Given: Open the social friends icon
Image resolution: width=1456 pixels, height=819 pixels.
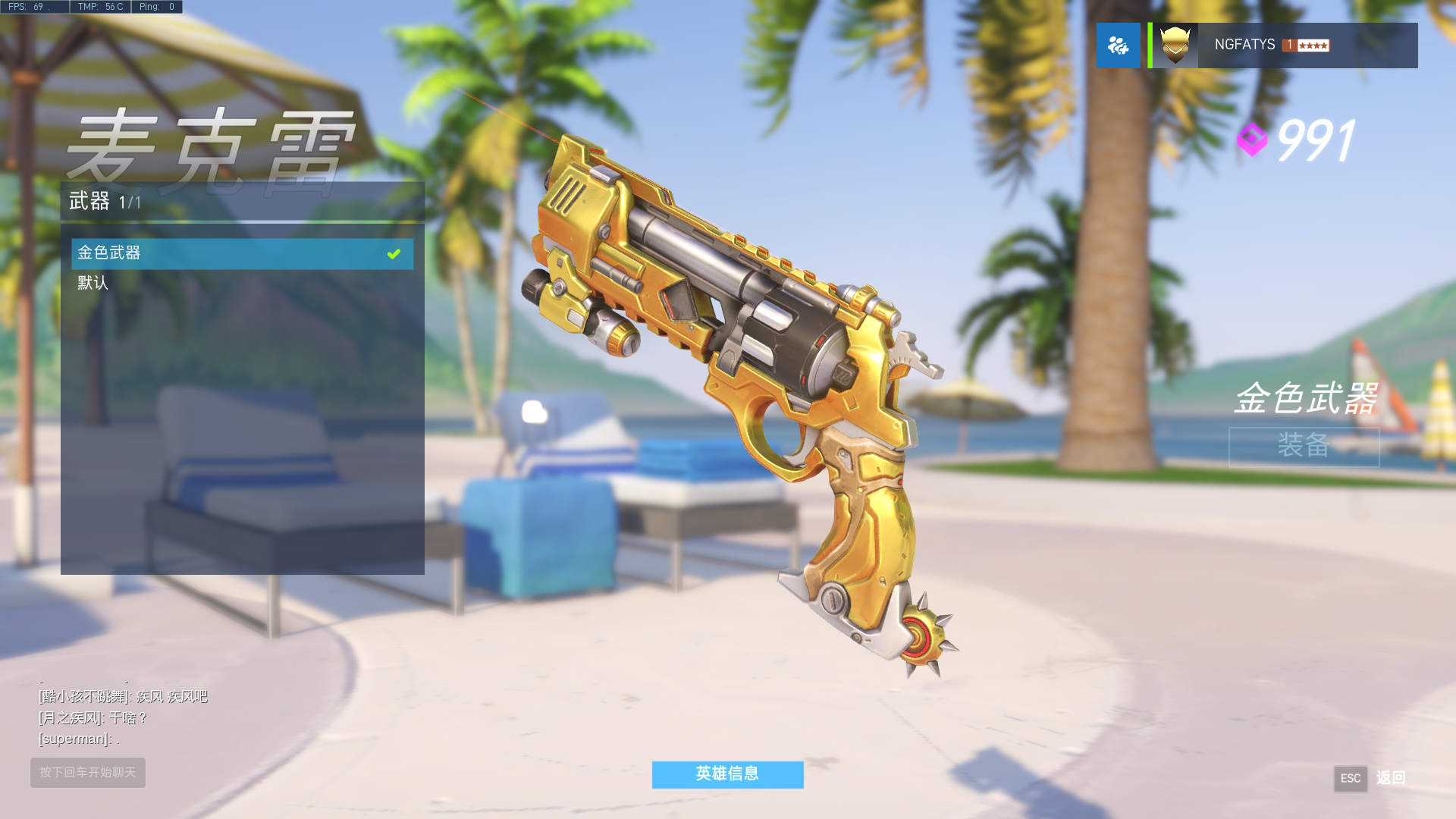Looking at the screenshot, I should [1119, 45].
